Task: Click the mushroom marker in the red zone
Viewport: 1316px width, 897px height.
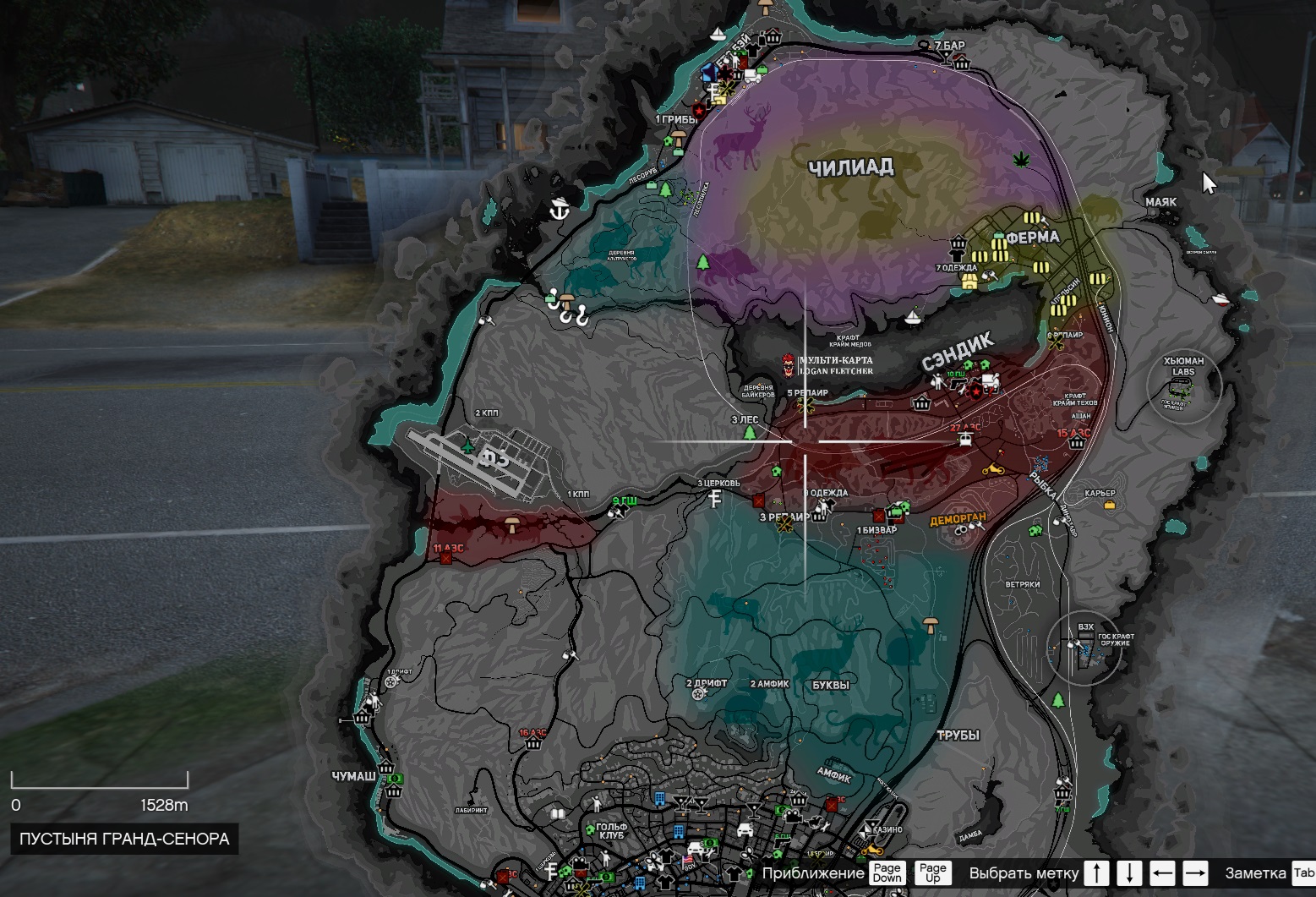Action: 511,524
